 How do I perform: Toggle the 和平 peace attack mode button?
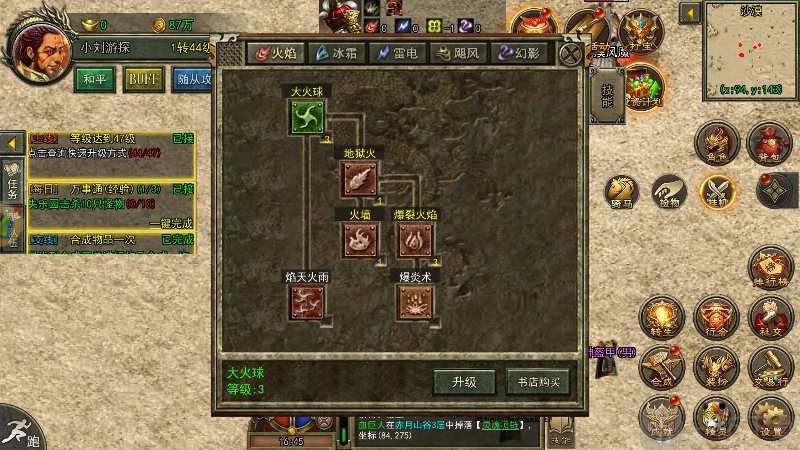tap(96, 78)
